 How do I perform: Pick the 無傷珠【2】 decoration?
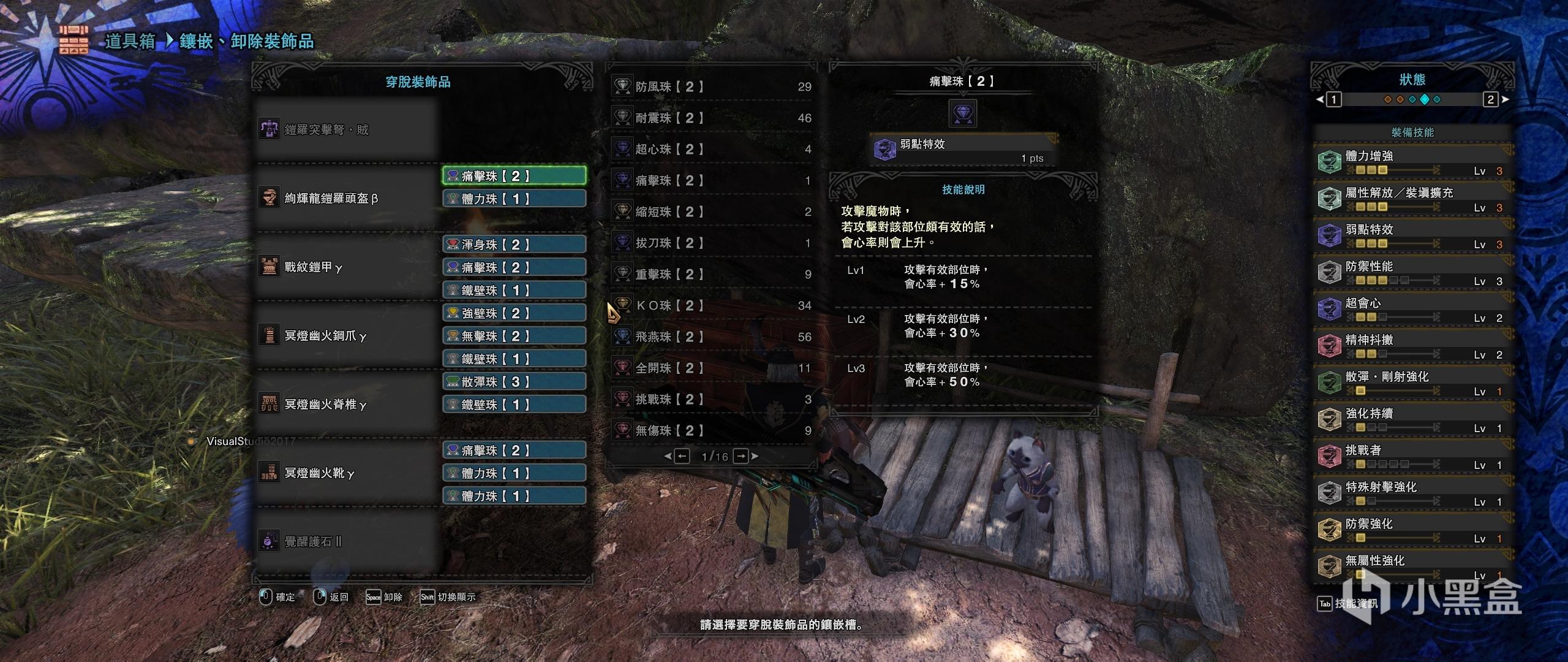(x=710, y=431)
